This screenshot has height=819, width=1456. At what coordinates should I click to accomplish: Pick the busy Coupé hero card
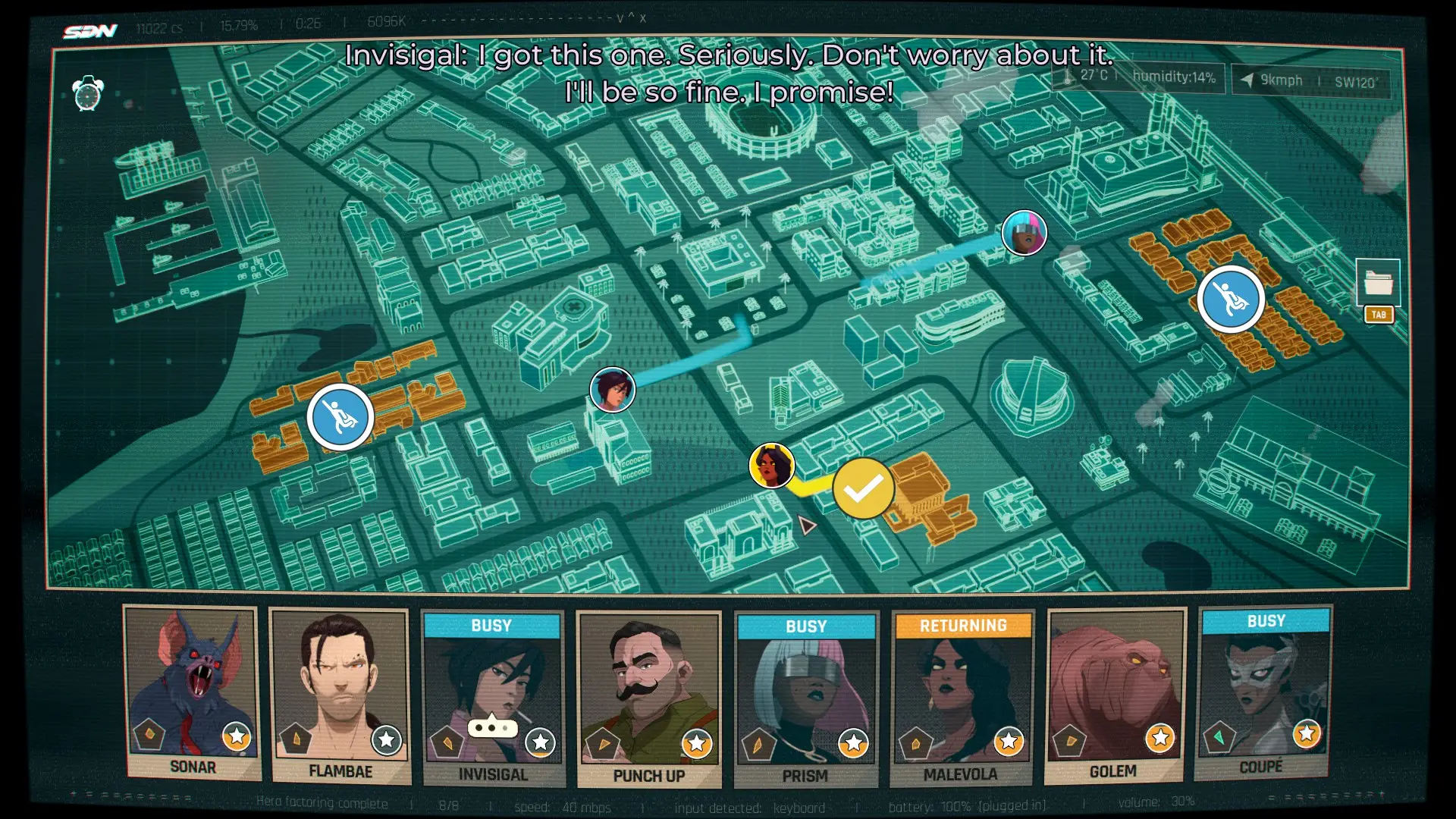point(1264,692)
